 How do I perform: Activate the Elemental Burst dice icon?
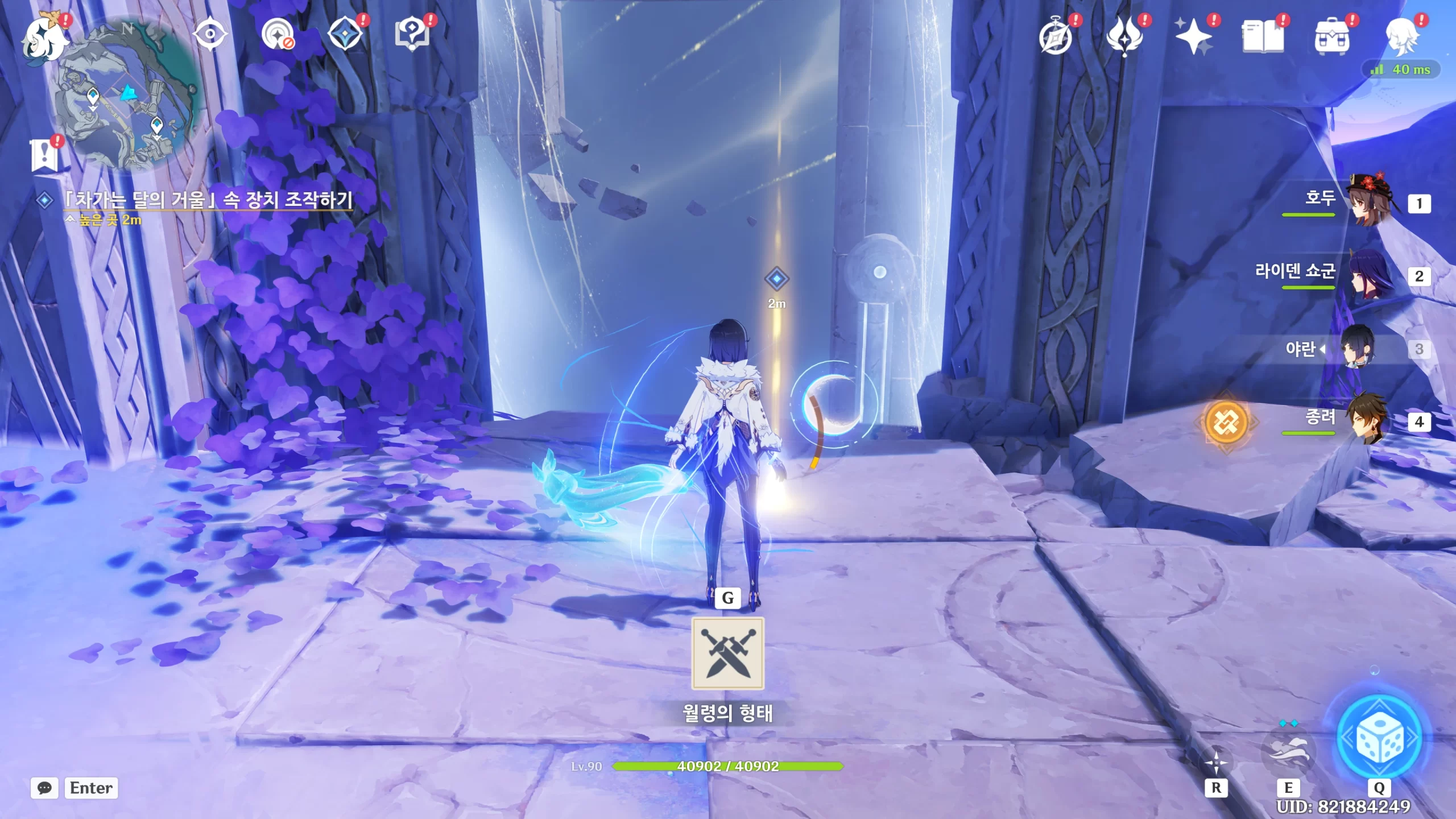pos(1379,738)
